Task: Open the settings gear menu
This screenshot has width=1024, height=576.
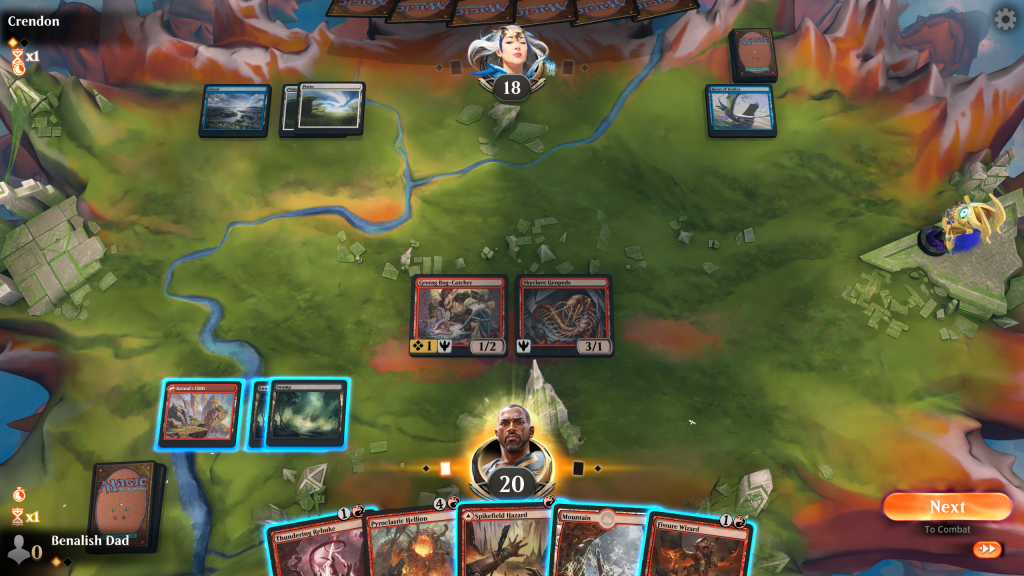Action: point(1004,19)
